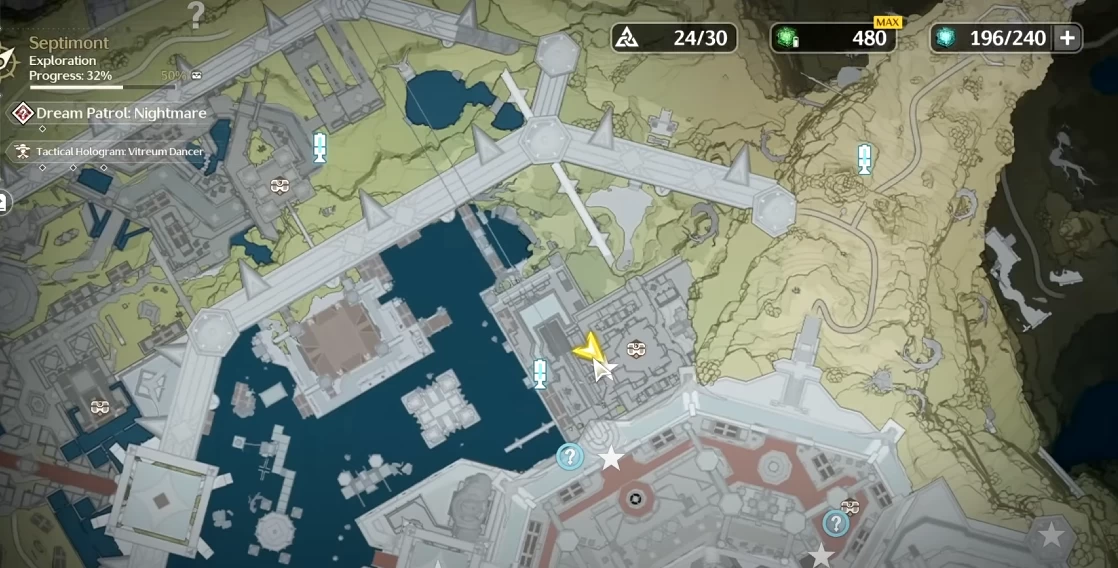Select the teleport beacon at the harbor's edge
This screenshot has height=568, width=1118.
[x=540, y=372]
